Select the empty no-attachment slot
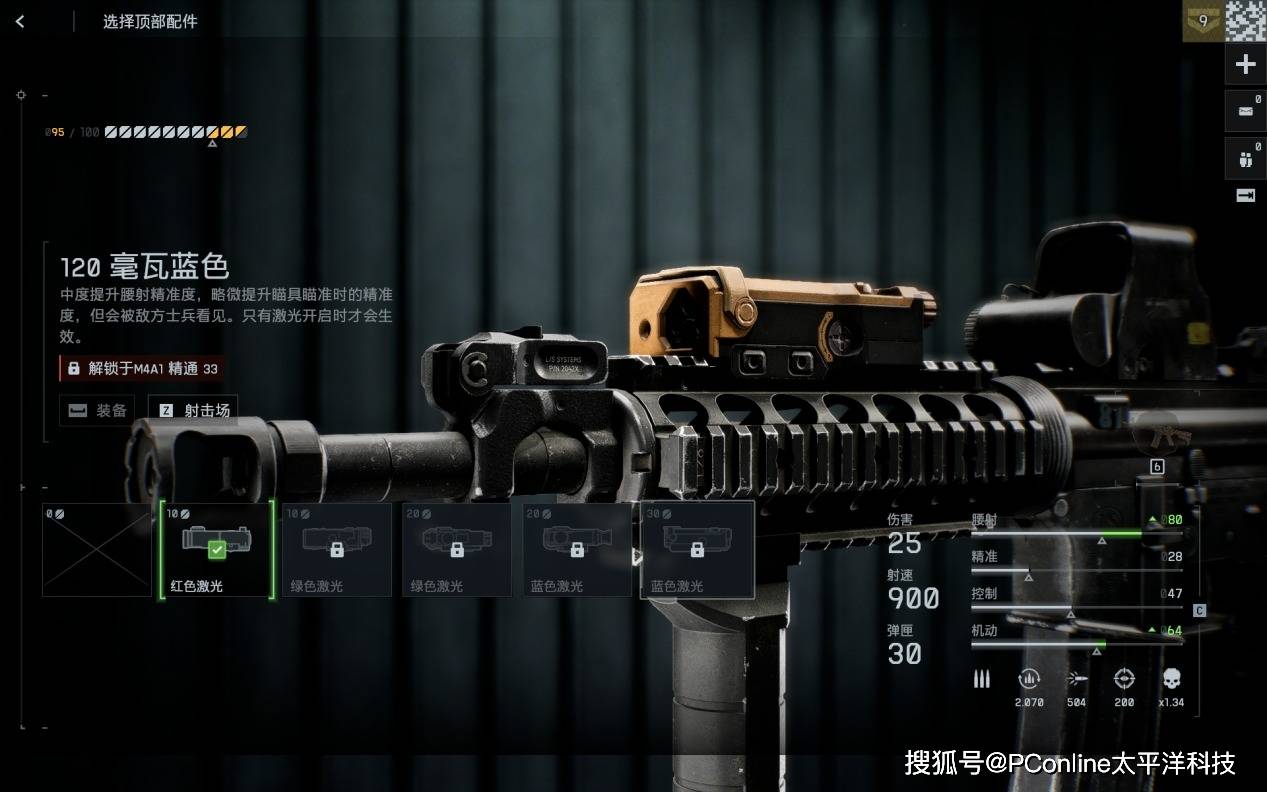Viewport: 1267px width, 792px height. (x=97, y=550)
